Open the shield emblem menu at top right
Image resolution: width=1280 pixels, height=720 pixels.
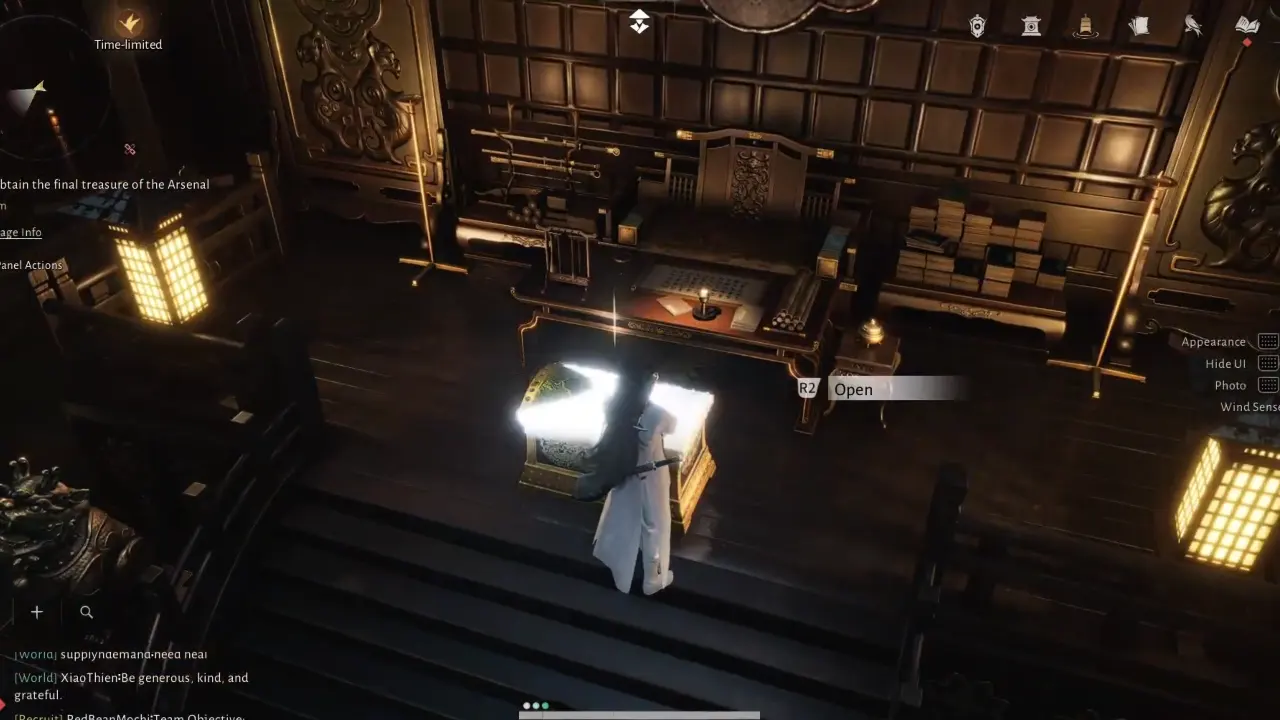(x=977, y=25)
